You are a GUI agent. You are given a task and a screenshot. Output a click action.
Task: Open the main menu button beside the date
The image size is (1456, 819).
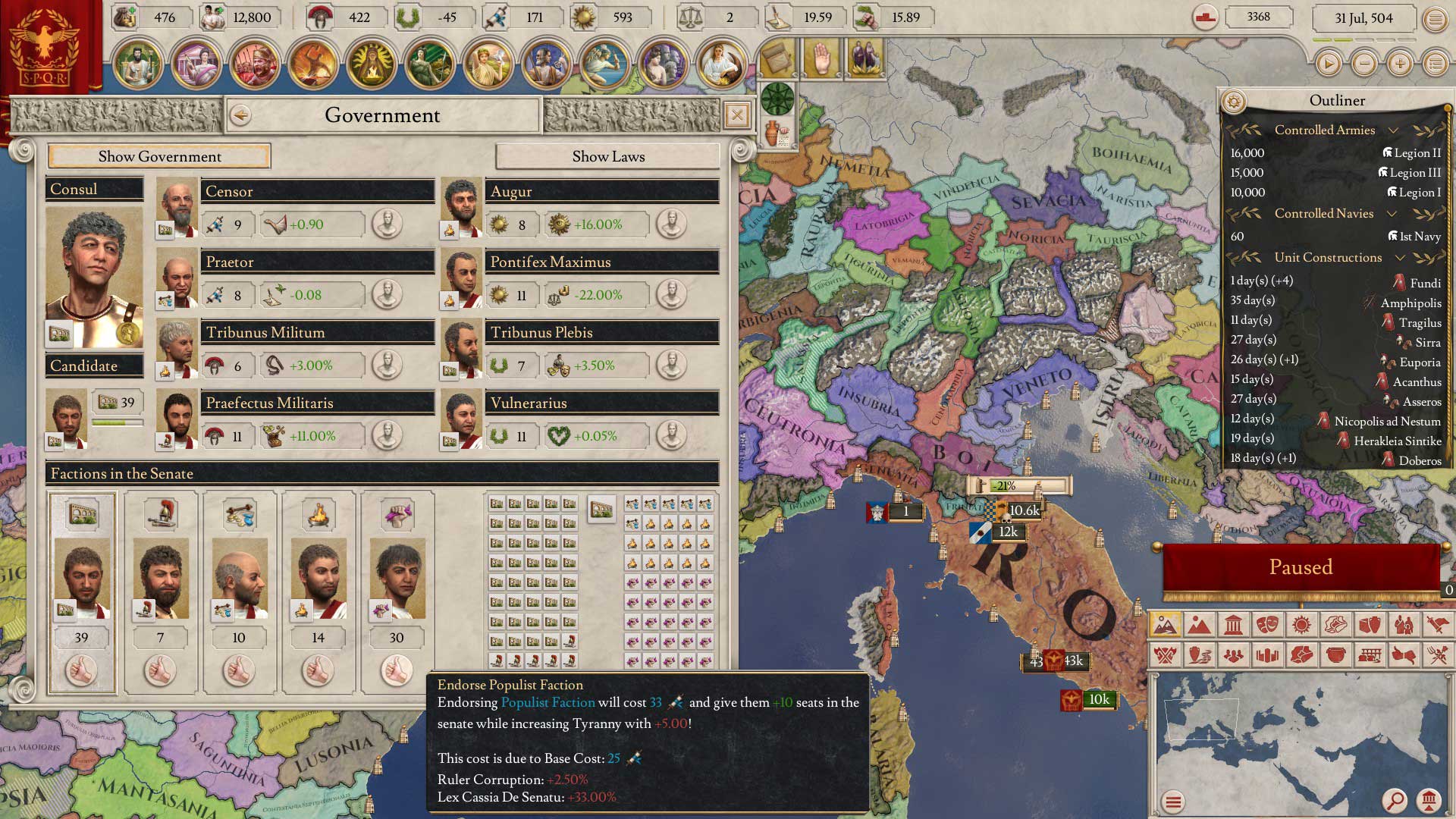pos(1435,19)
